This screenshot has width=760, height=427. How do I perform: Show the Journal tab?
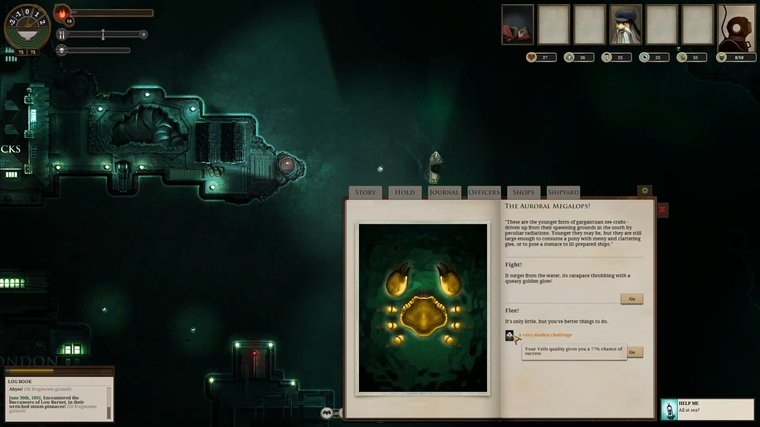[x=443, y=192]
